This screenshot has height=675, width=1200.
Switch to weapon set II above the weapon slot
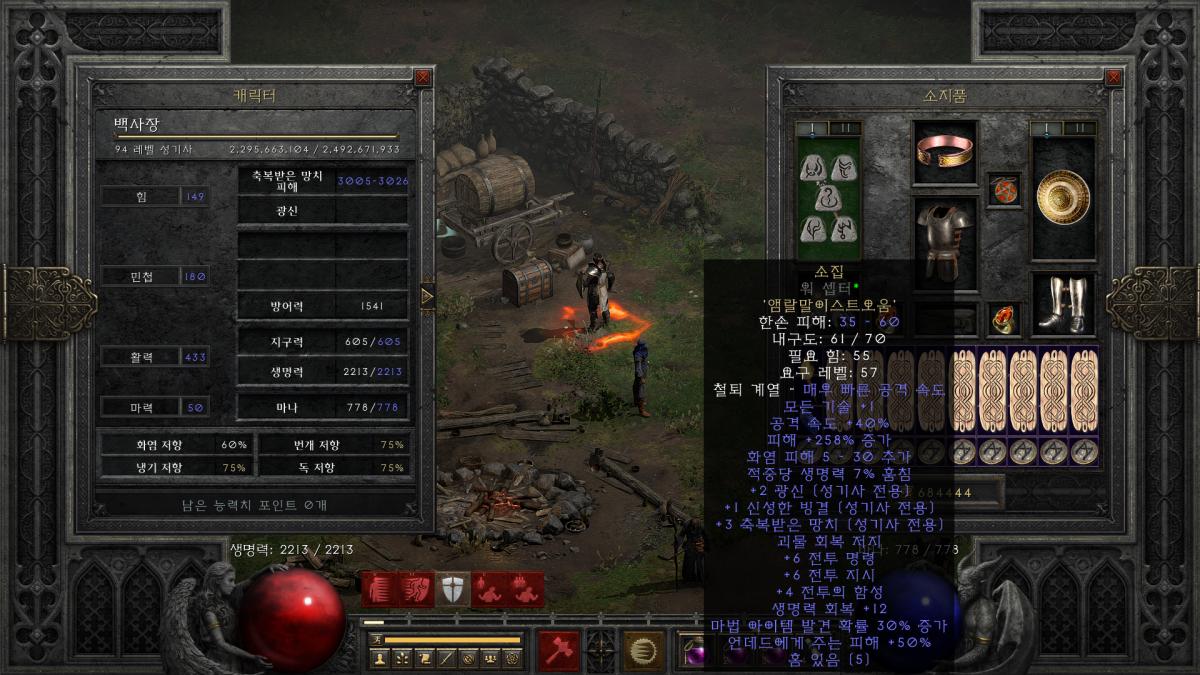(845, 128)
